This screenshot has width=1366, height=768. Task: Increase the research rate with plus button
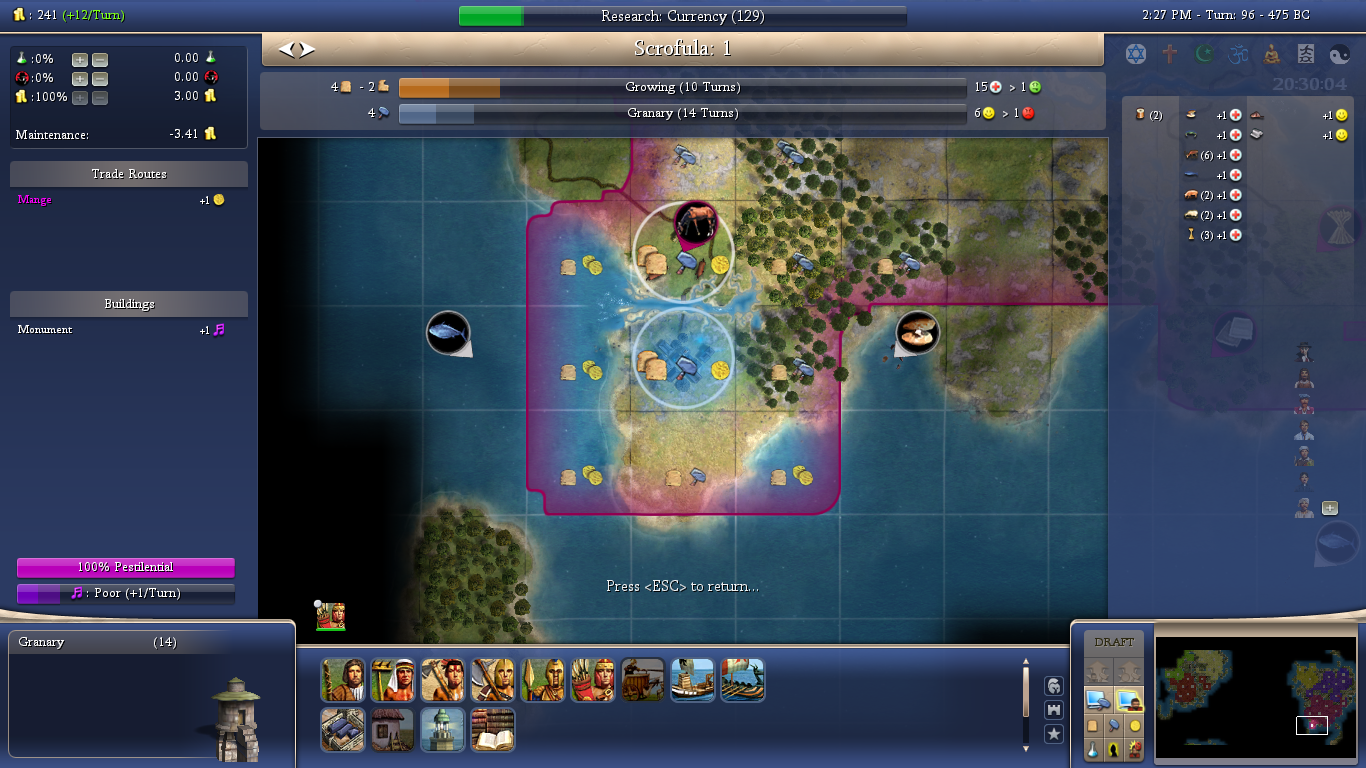[x=79, y=59]
